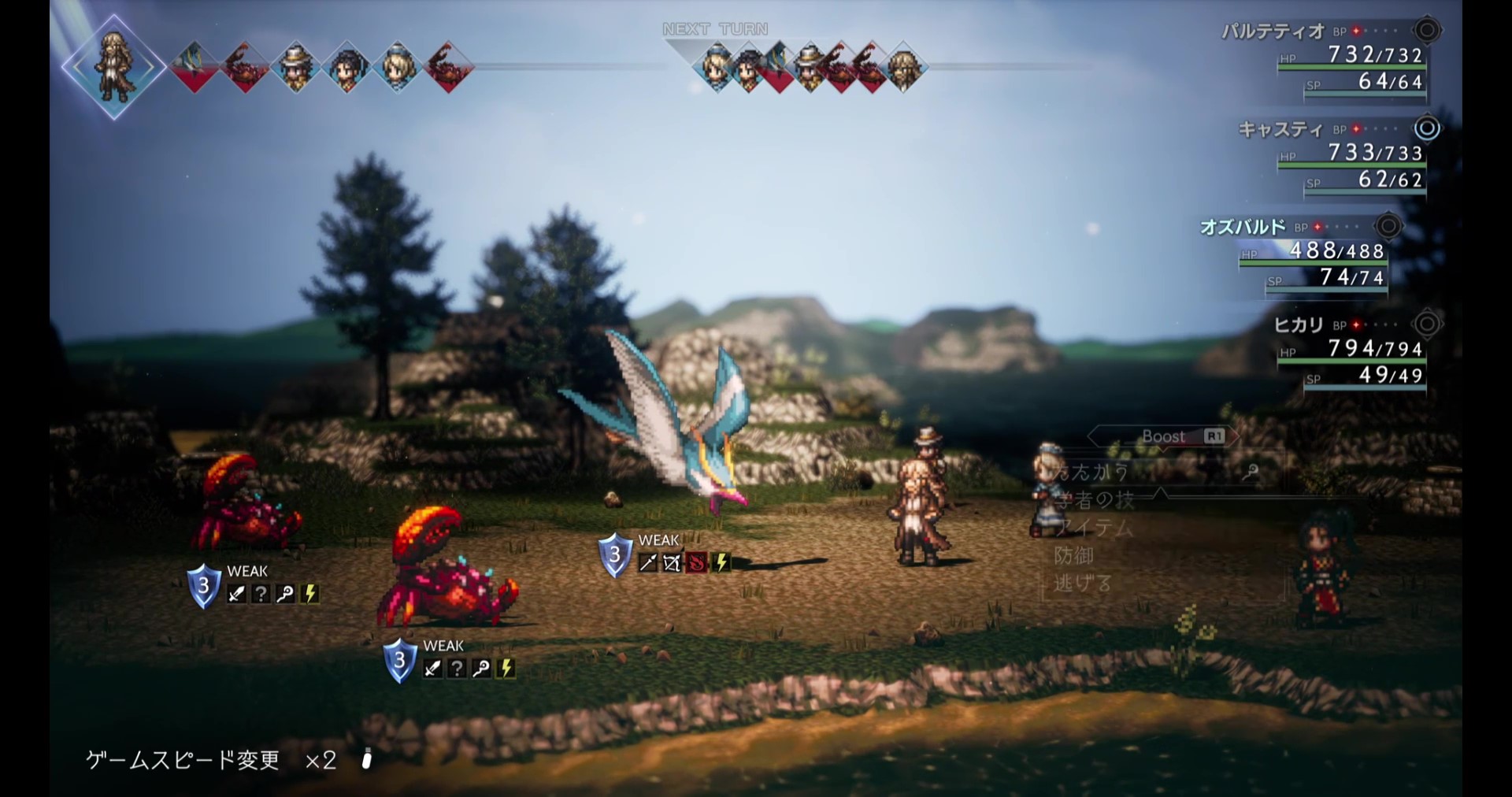This screenshot has height=797, width=1512.
Task: Open the 学者の技 scholar skills menu
Action: point(1095,499)
